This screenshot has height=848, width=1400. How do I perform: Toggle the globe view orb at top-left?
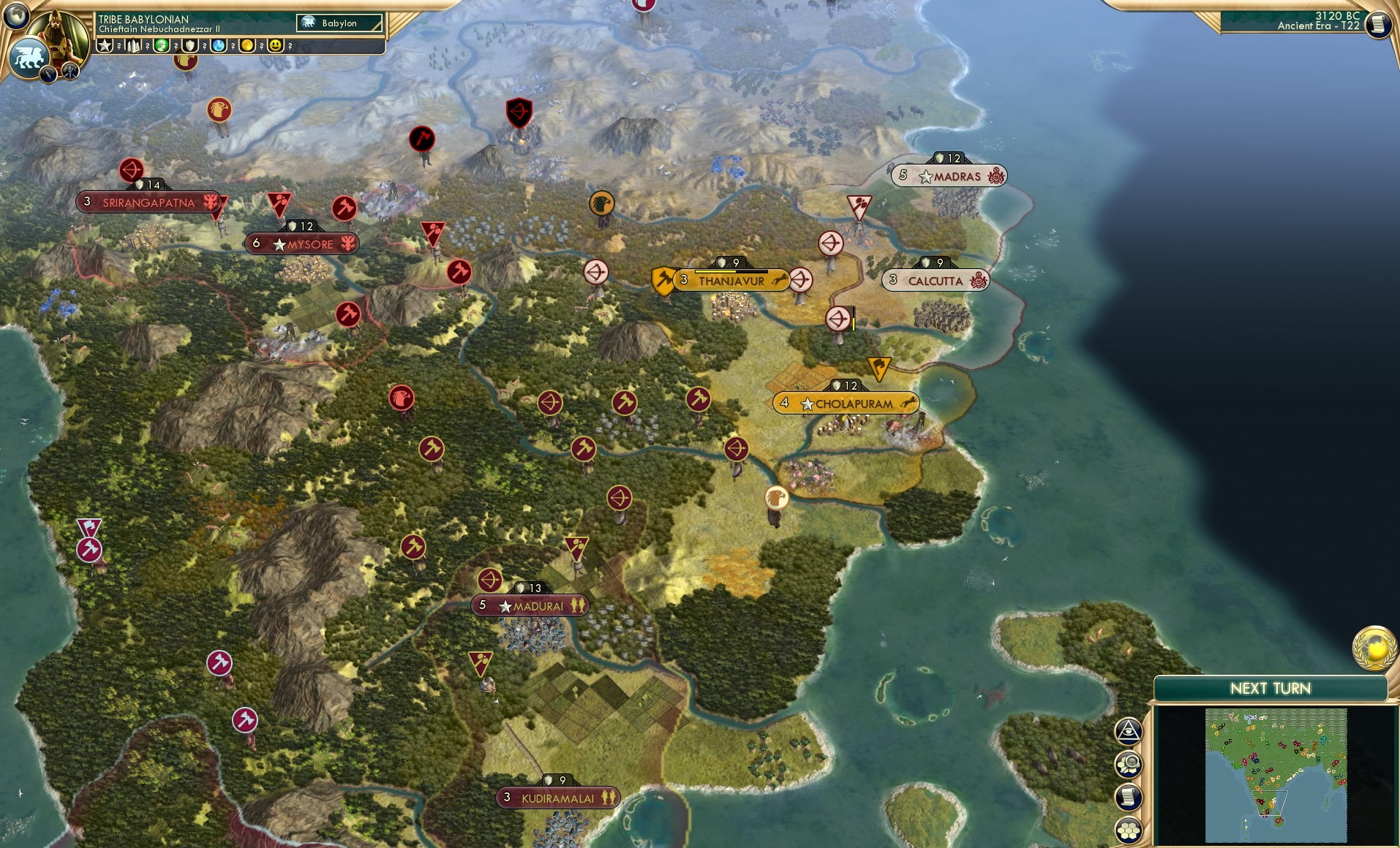pos(15,16)
